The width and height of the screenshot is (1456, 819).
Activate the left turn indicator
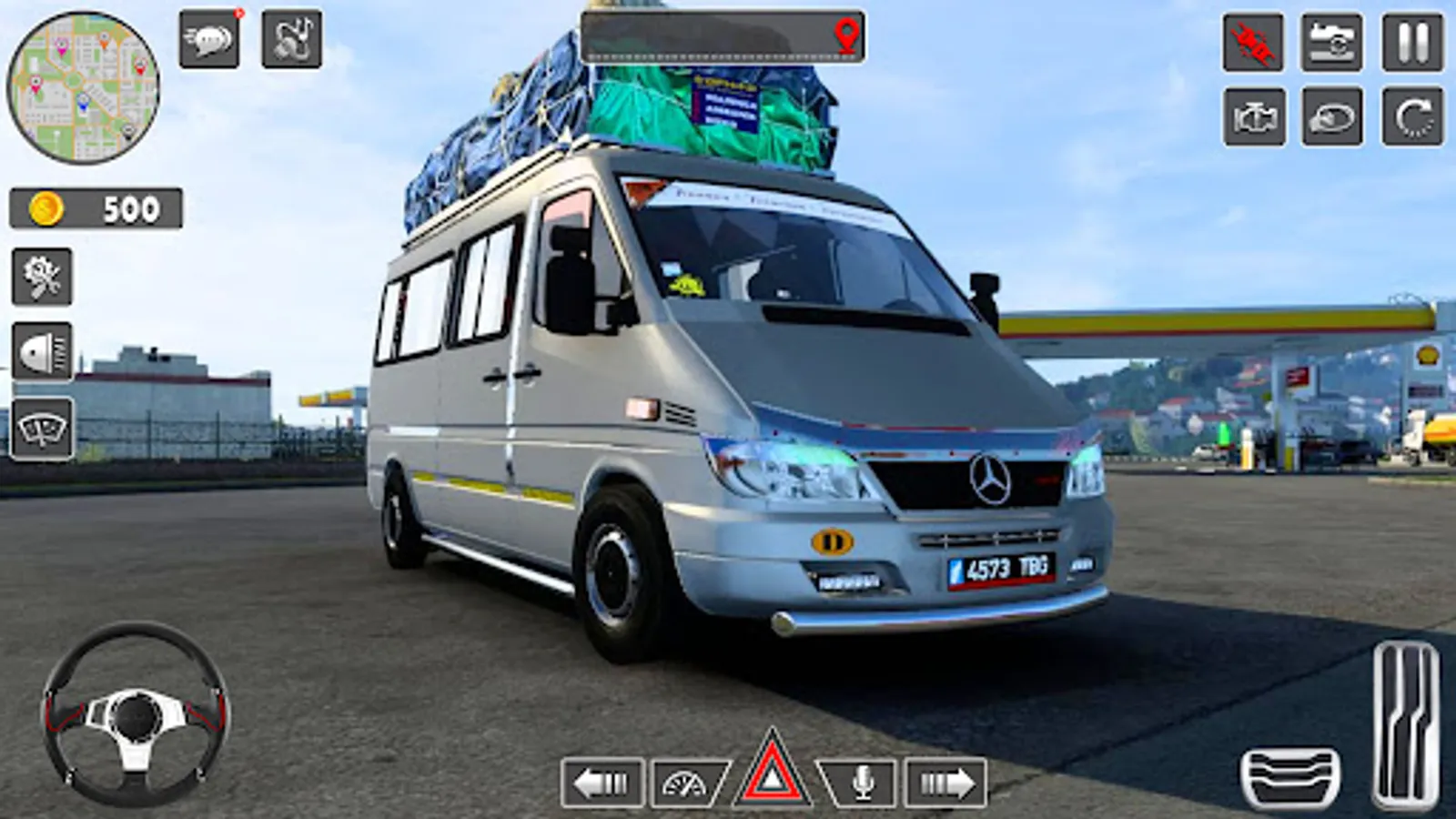pyautogui.click(x=601, y=780)
